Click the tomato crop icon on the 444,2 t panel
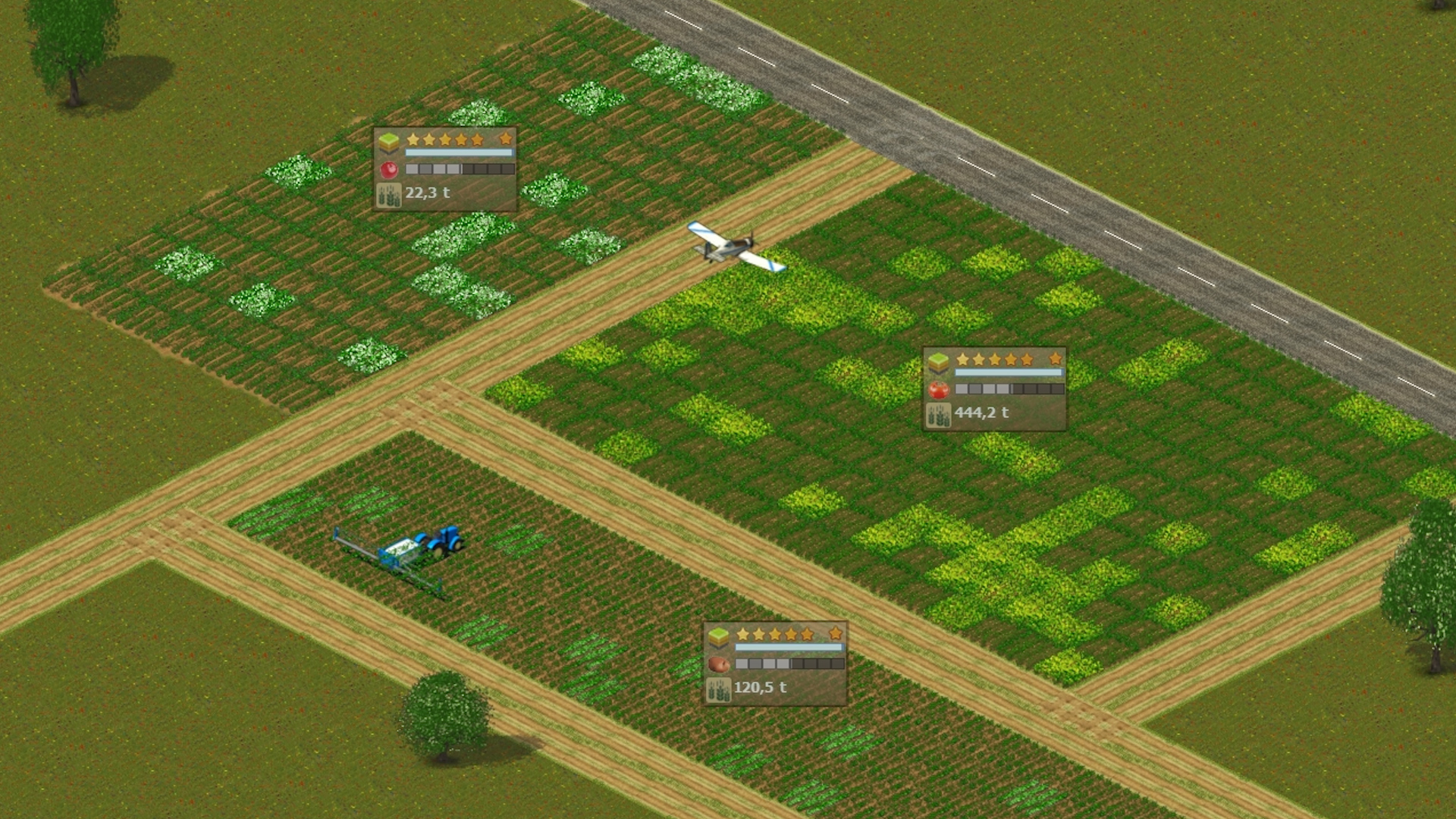 coord(938,388)
